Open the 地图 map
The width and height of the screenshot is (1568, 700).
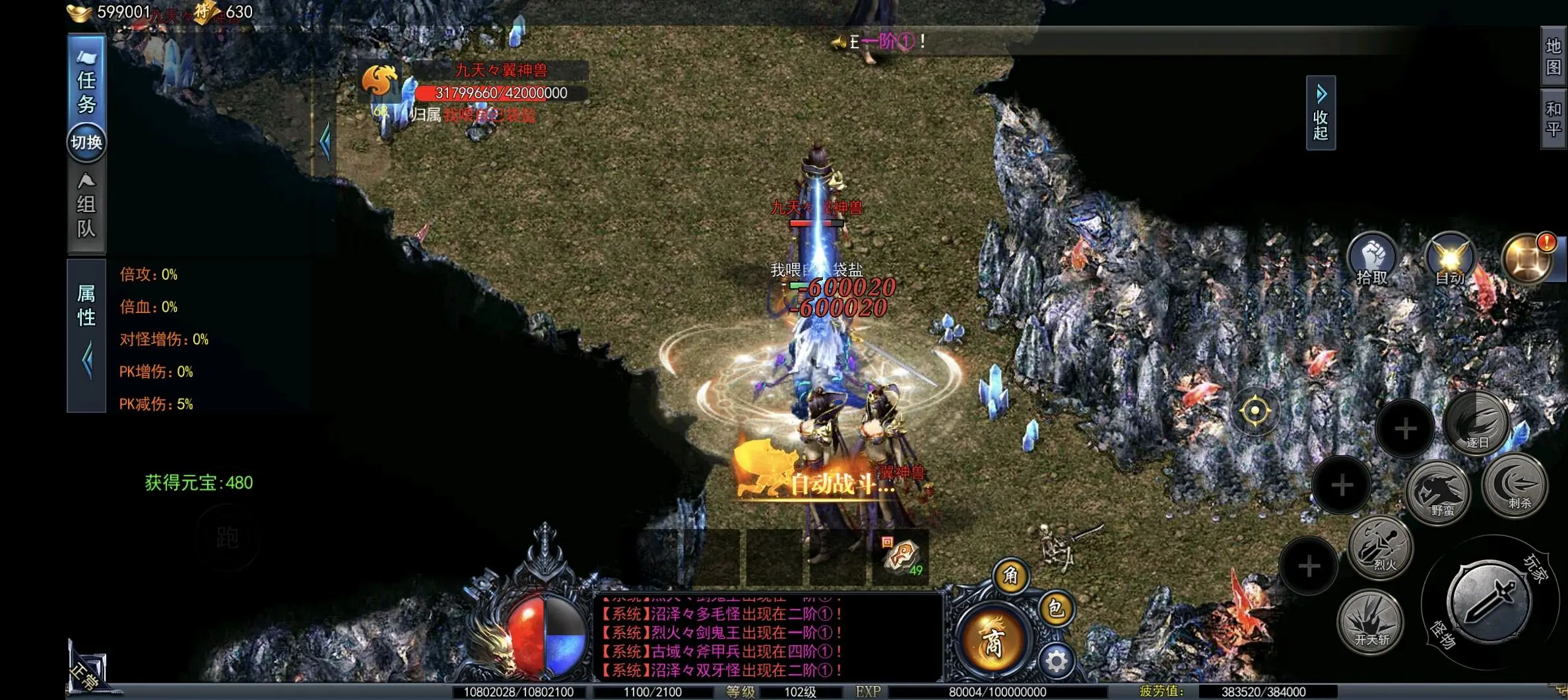pos(1553,57)
